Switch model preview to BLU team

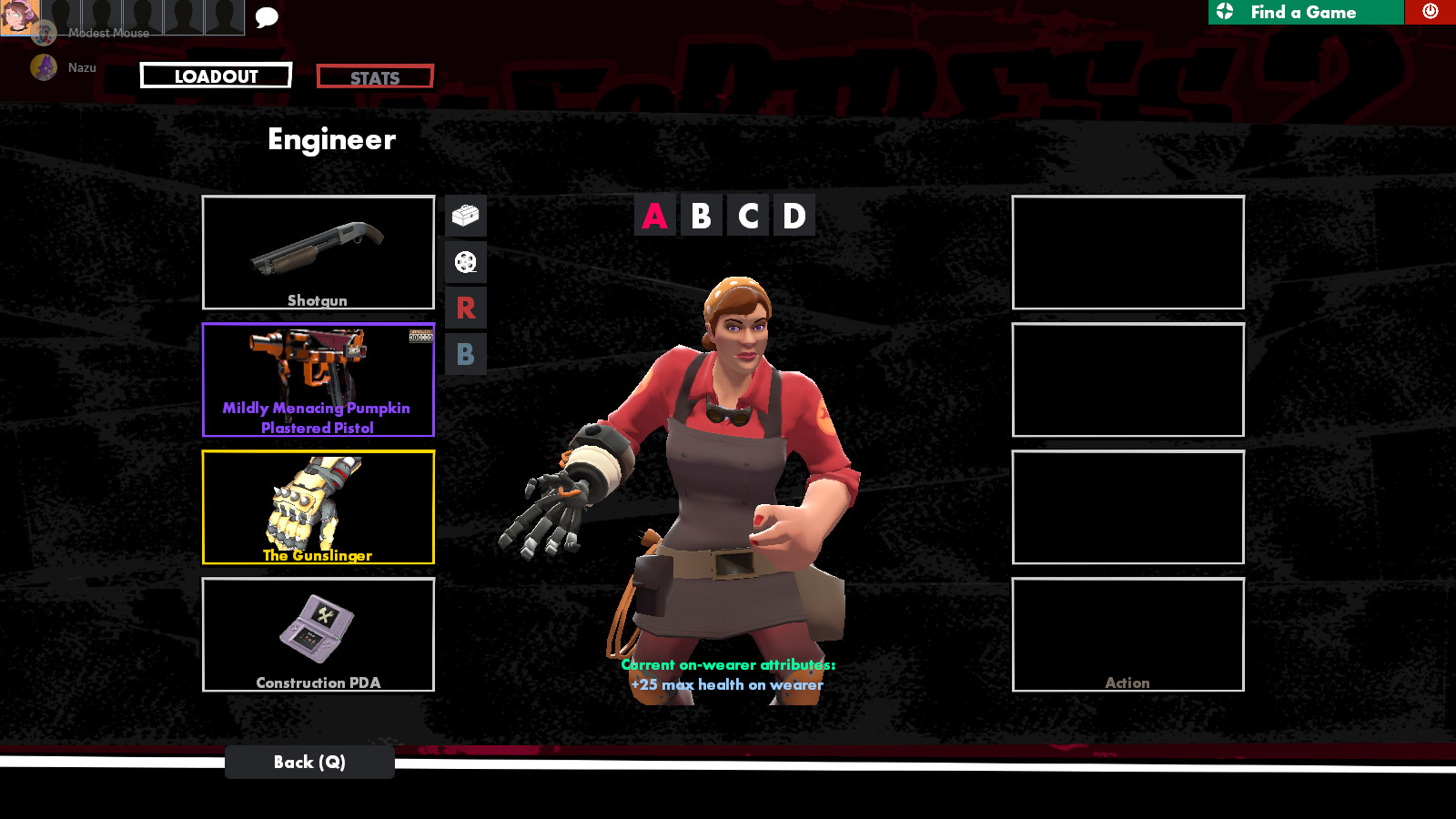(x=465, y=354)
